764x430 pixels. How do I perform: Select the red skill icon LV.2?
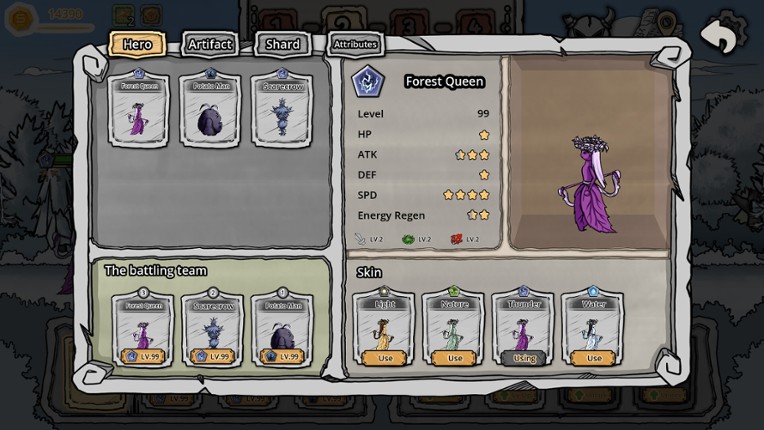(456, 239)
